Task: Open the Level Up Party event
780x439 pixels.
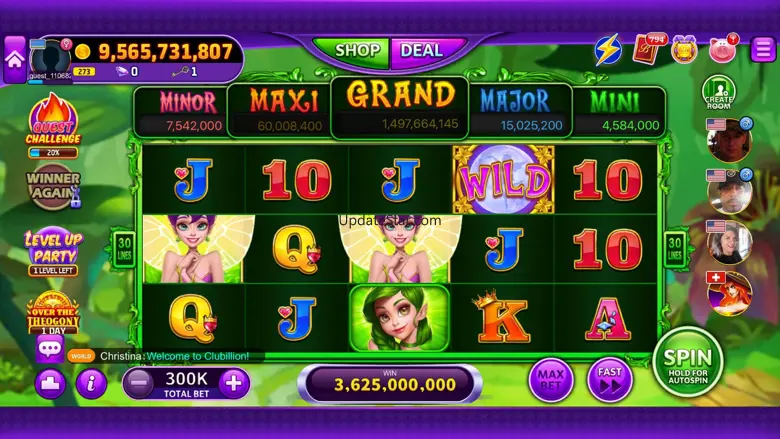Action: (53, 250)
